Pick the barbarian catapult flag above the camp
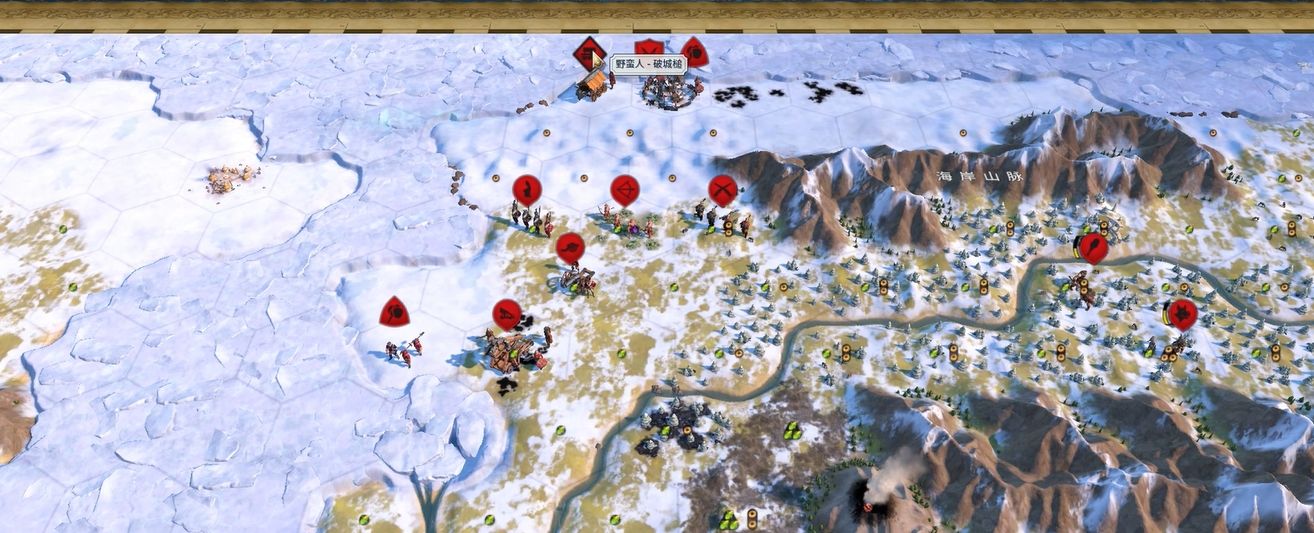Viewport: 1314px width, 533px height. point(507,315)
